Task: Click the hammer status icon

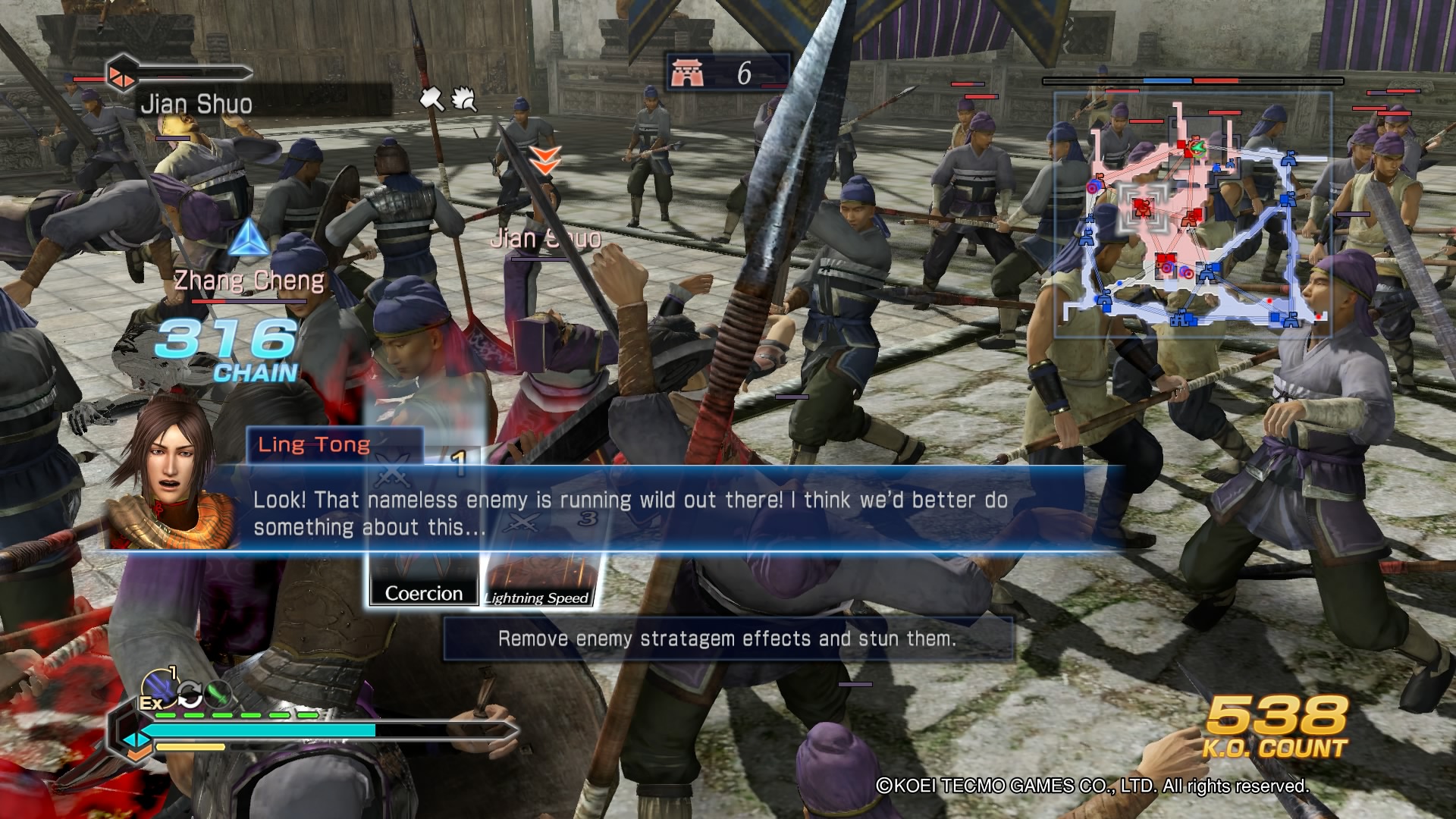Action: (432, 99)
